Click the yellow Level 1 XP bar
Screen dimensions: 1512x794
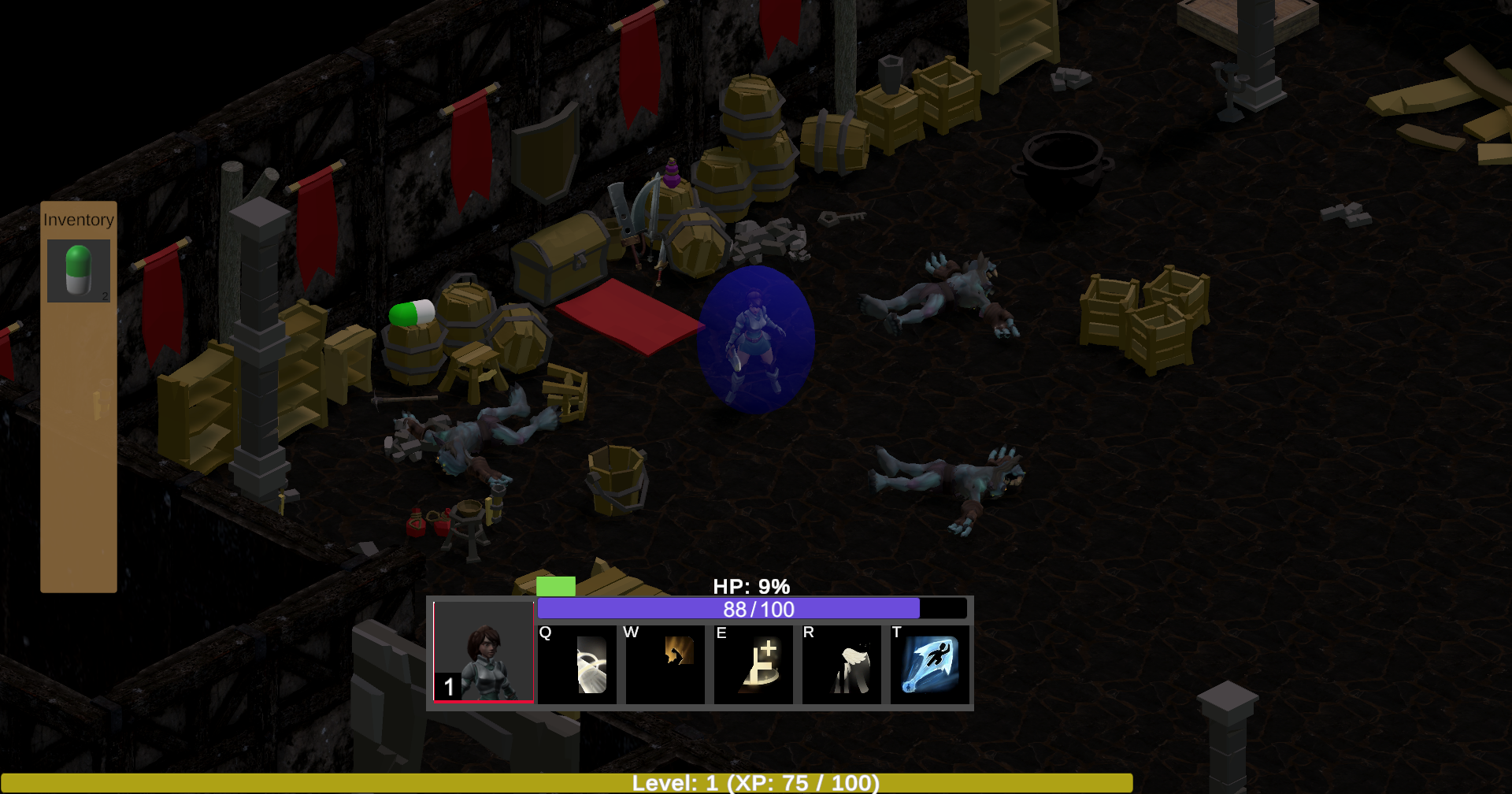(756, 783)
